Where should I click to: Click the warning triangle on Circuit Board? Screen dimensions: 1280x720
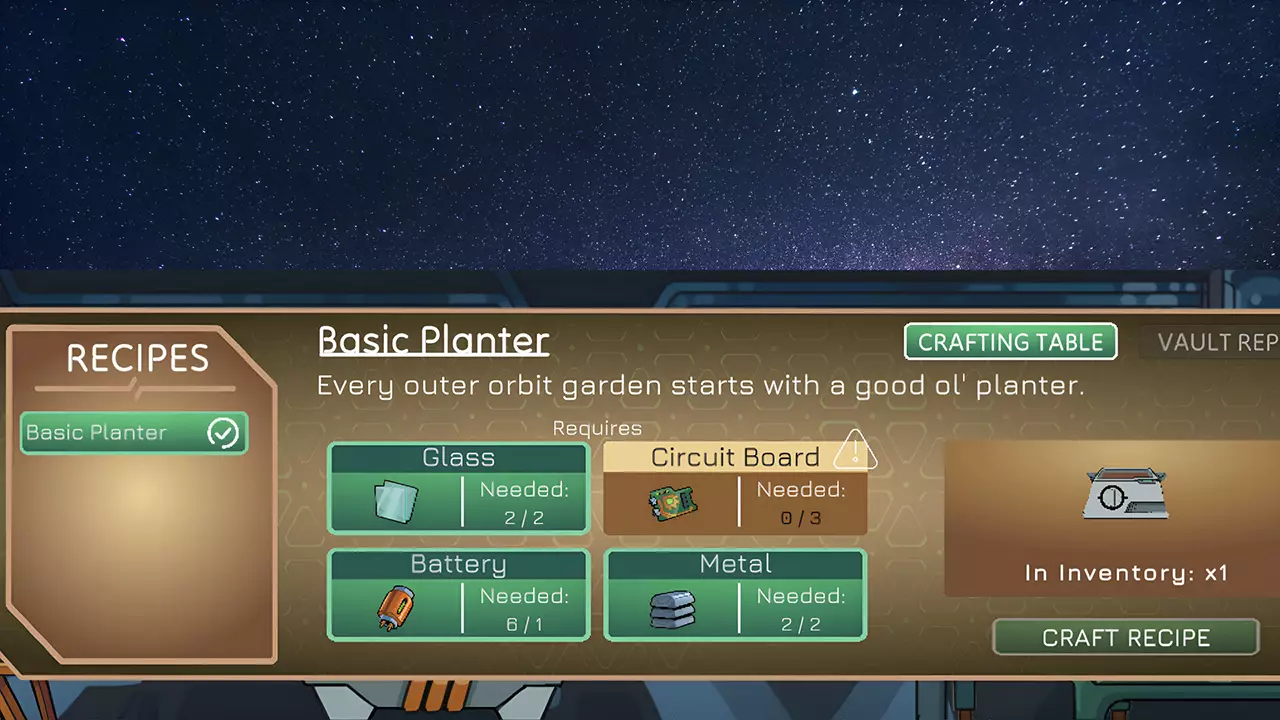[855, 450]
